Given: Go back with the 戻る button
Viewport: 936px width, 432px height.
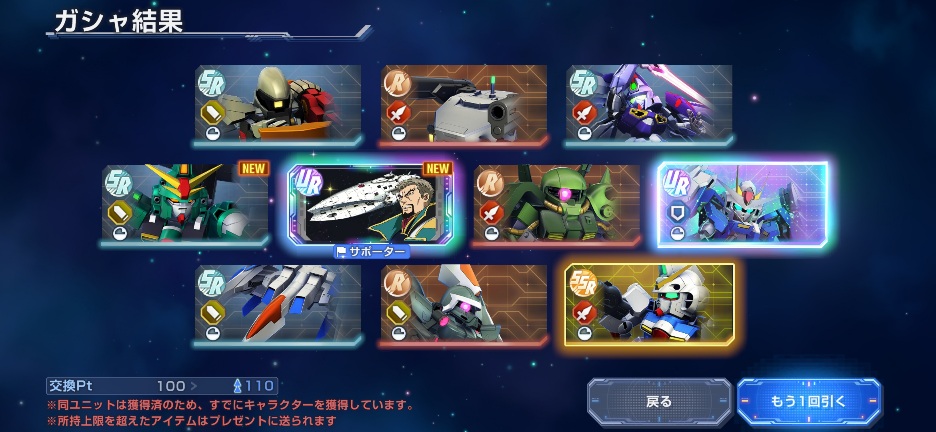Looking at the screenshot, I should (x=658, y=401).
